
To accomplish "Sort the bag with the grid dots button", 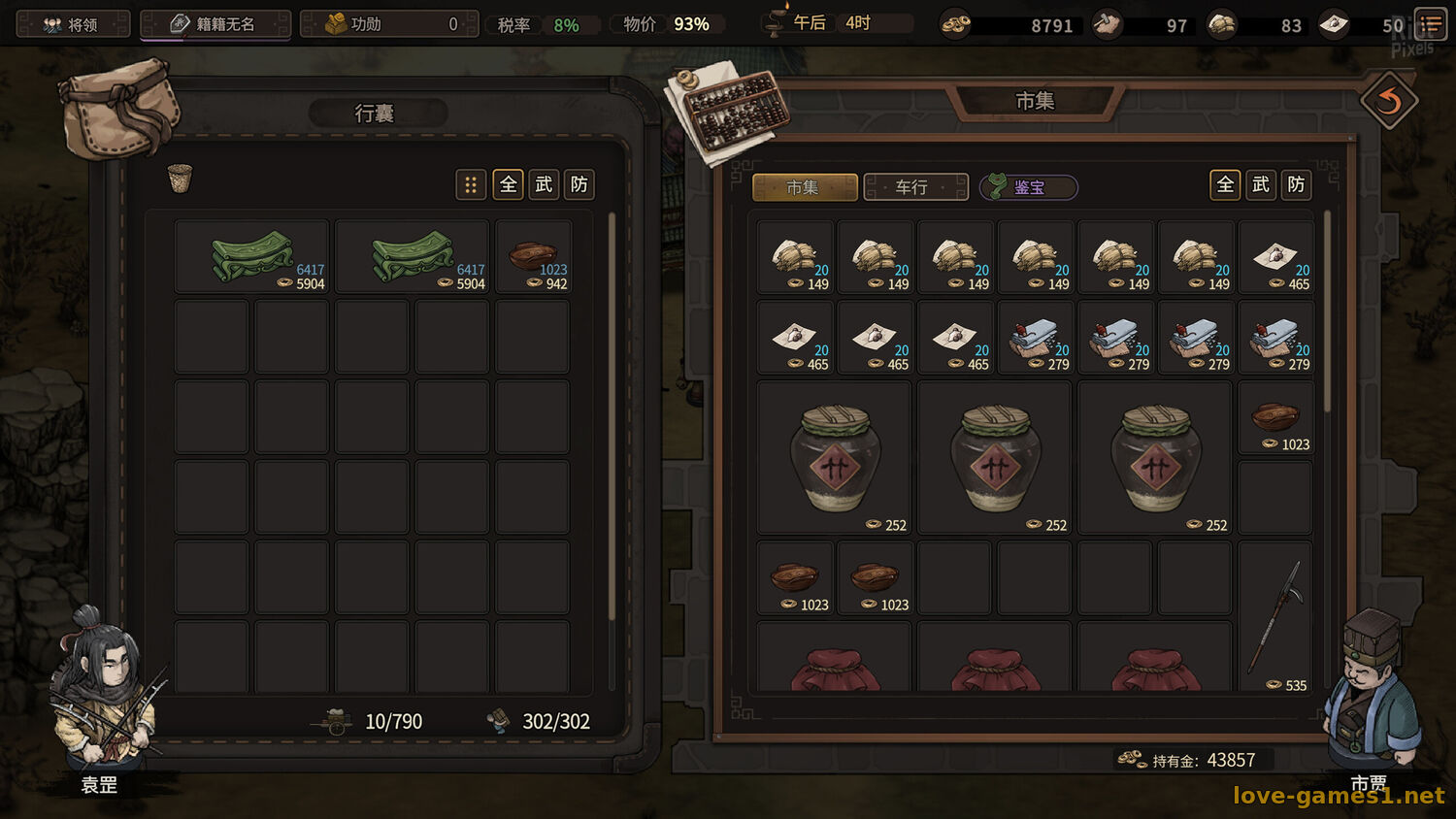I will point(471,184).
